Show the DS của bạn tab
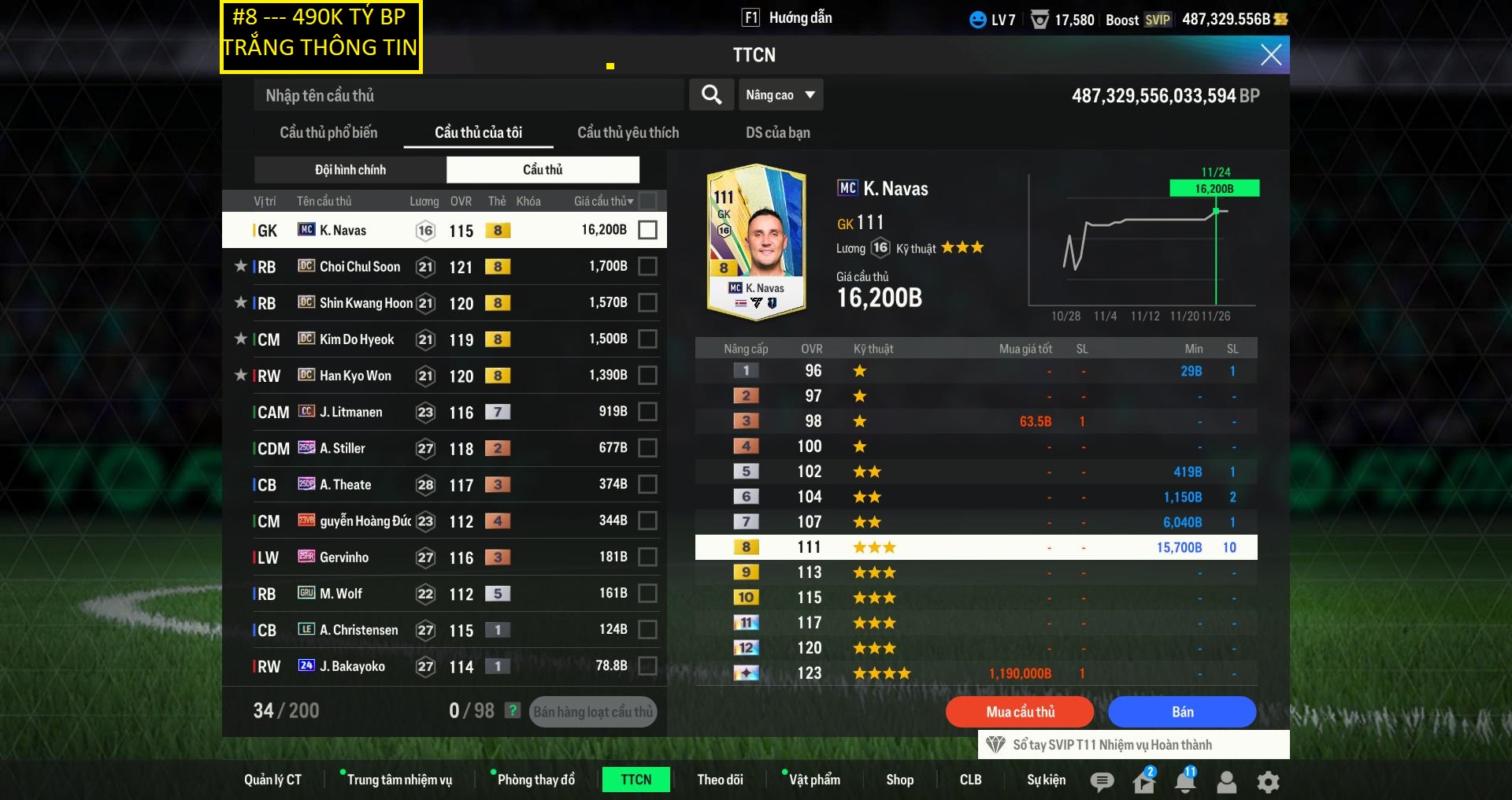The height and width of the screenshot is (800, 1512). click(777, 132)
